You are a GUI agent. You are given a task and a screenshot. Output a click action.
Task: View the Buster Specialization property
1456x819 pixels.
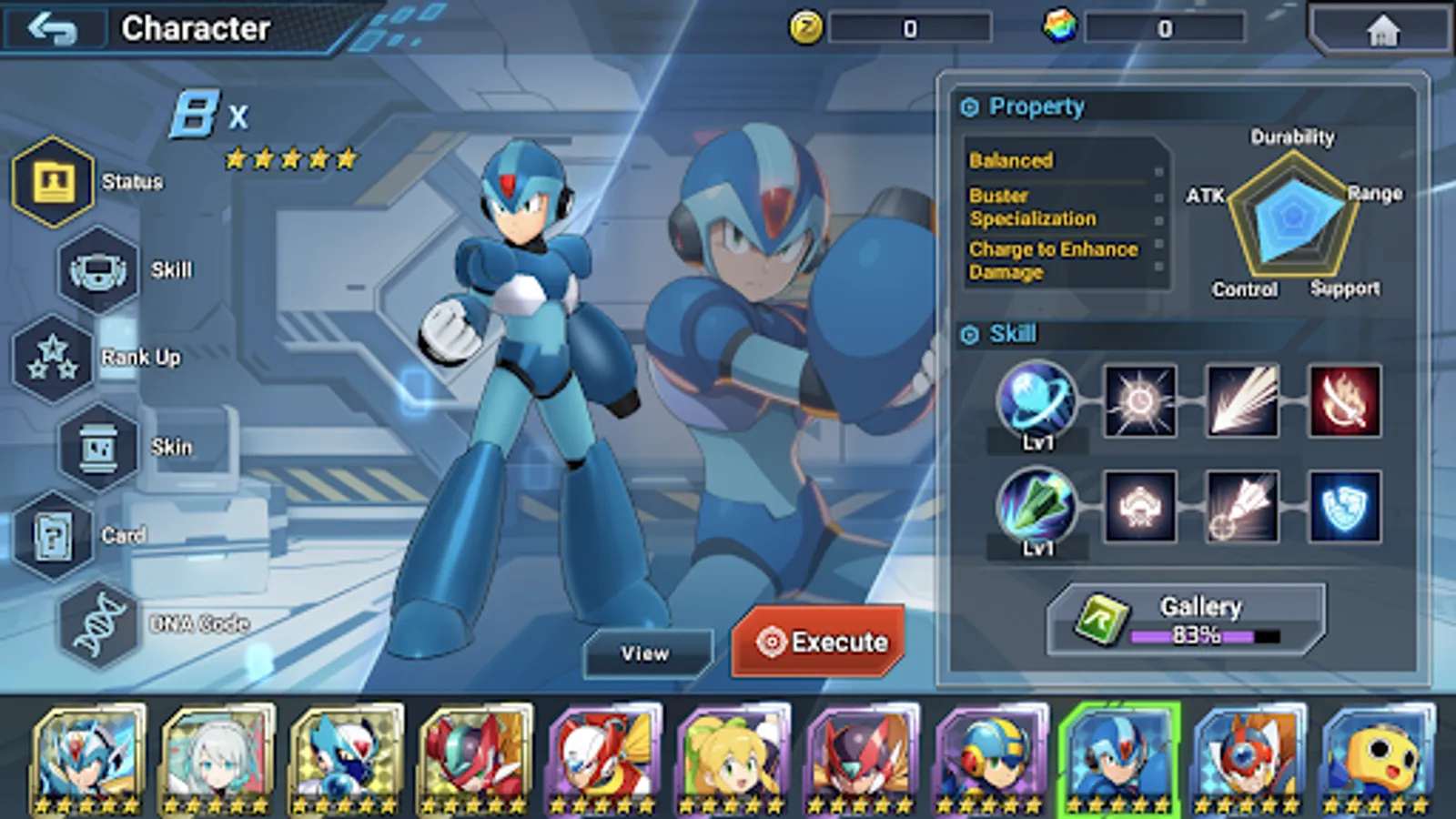1032,207
